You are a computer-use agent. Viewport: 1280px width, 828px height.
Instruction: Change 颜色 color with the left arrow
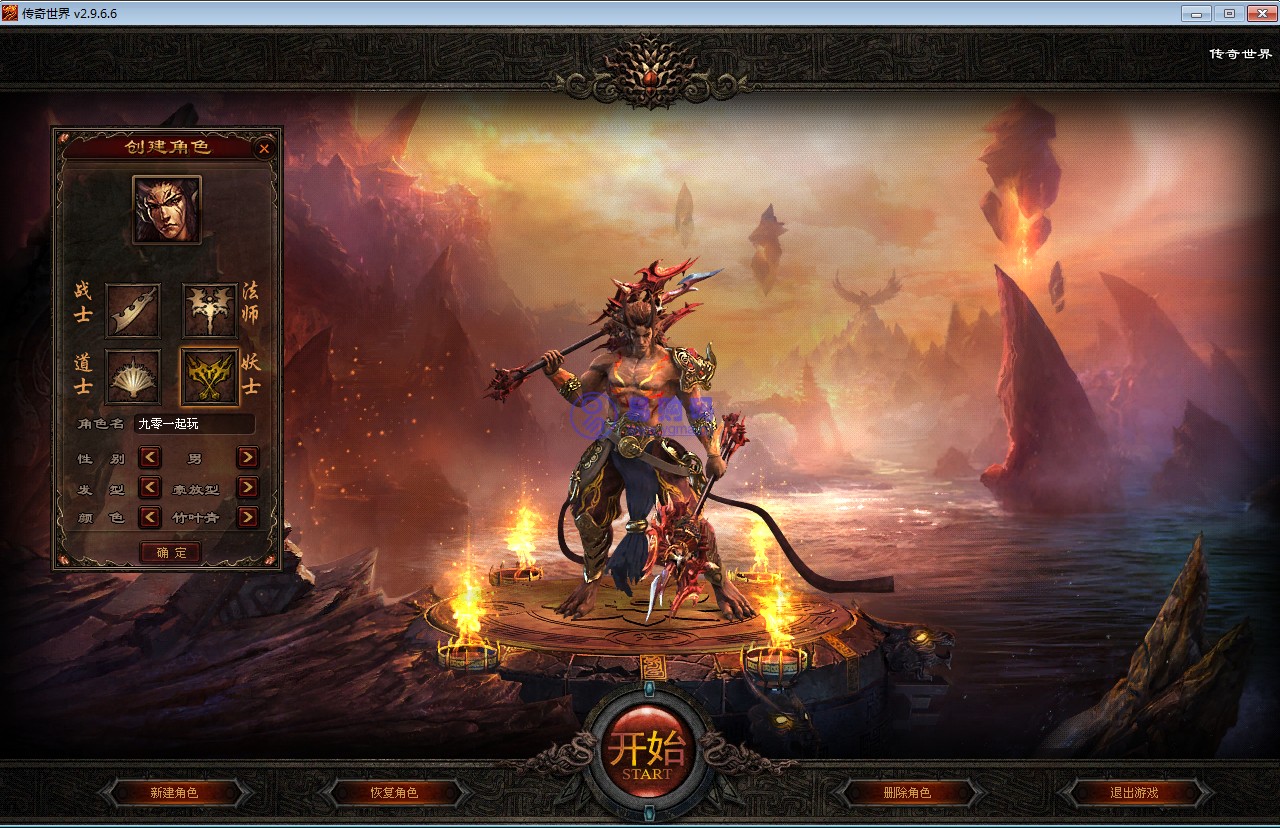pos(150,518)
